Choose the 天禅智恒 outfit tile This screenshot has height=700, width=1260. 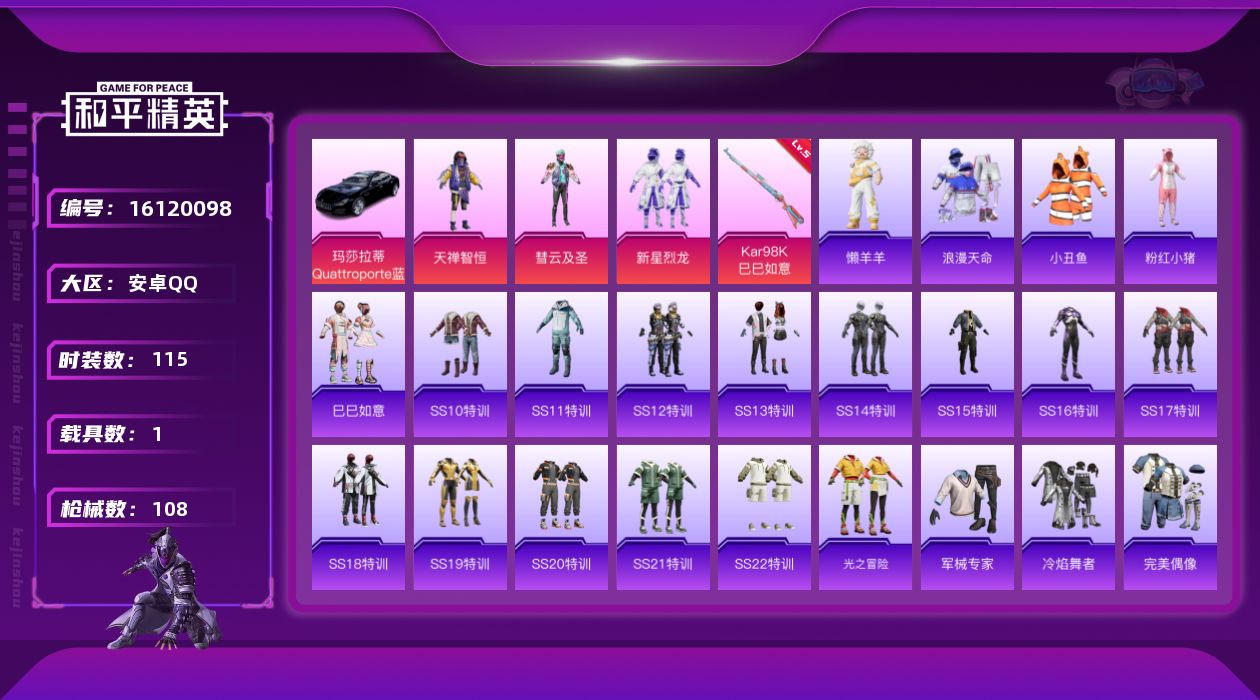460,211
